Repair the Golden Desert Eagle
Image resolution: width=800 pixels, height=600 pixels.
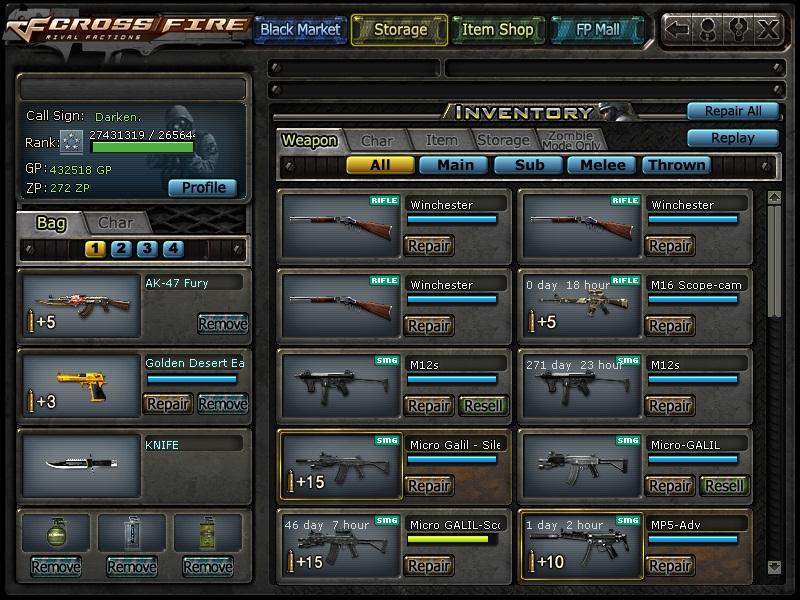(168, 404)
